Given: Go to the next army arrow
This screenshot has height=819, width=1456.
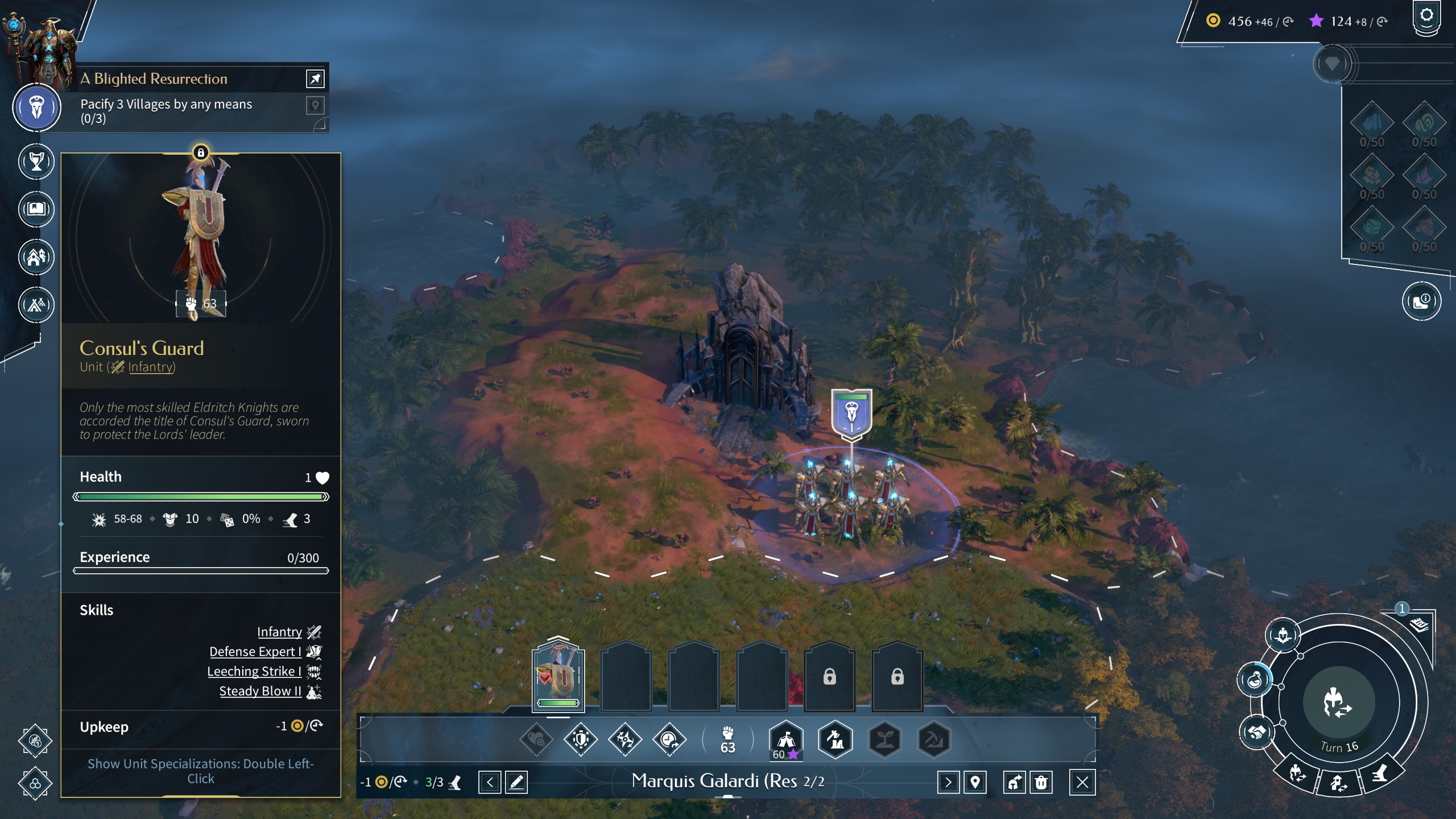Looking at the screenshot, I should (948, 783).
